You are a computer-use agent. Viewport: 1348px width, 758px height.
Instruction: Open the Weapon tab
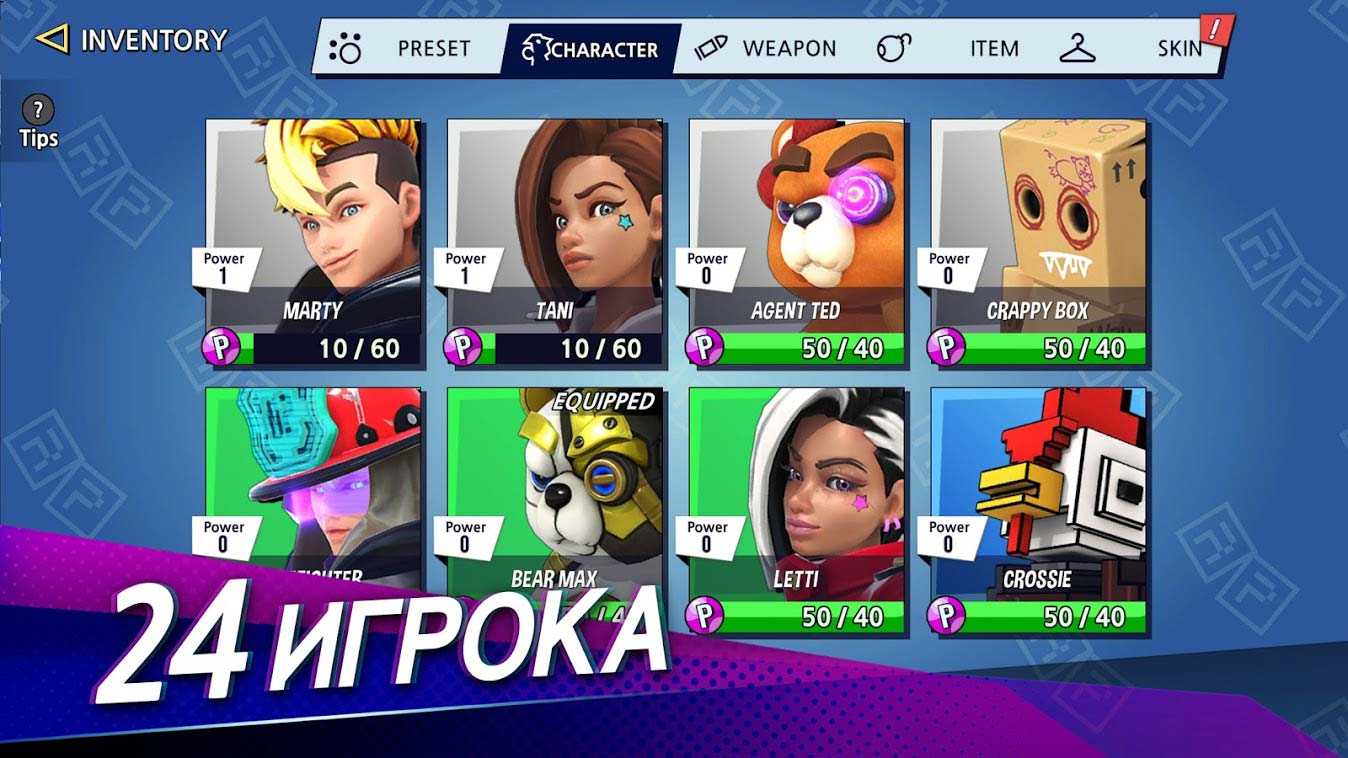[766, 49]
